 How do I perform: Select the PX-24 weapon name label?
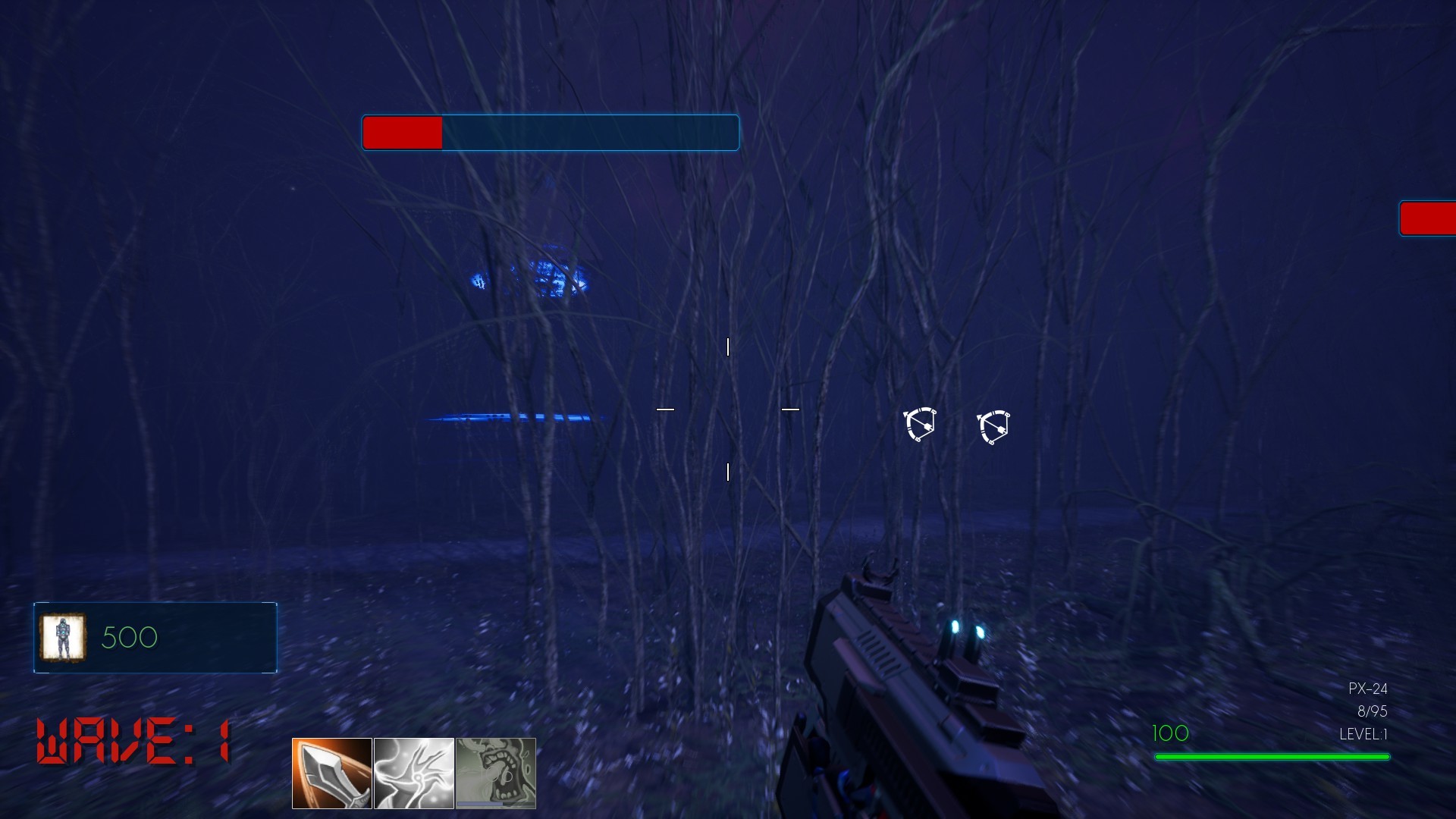coord(1367,689)
